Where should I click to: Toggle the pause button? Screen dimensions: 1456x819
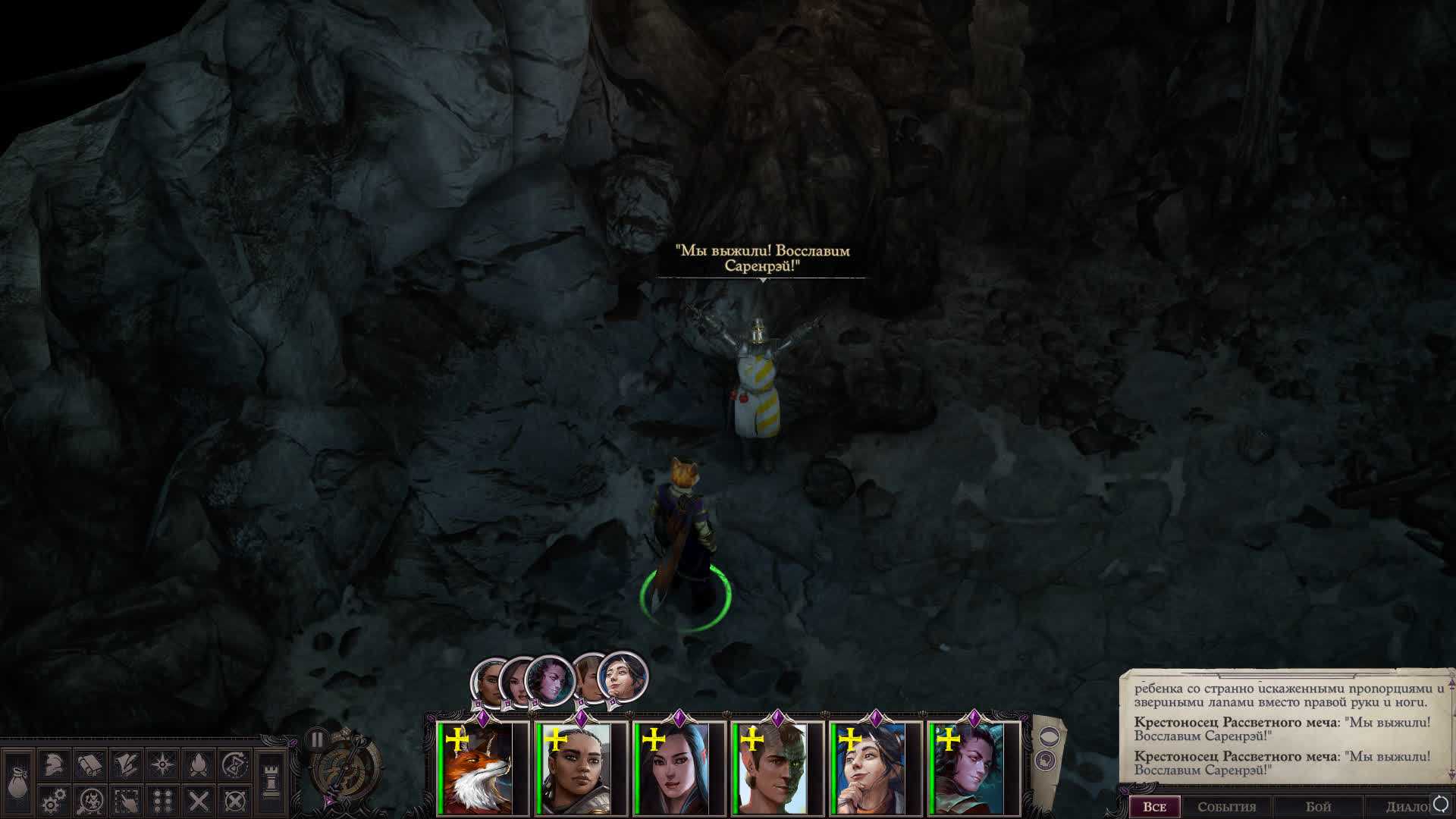[317, 739]
